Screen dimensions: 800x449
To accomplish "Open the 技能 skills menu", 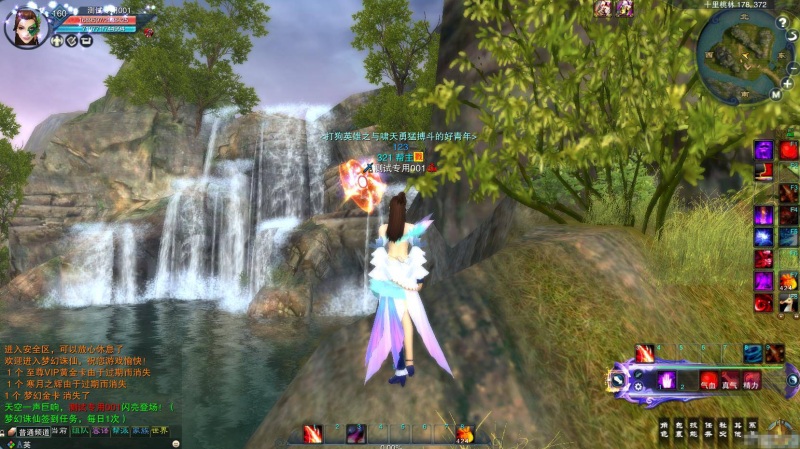I will 695,429.
